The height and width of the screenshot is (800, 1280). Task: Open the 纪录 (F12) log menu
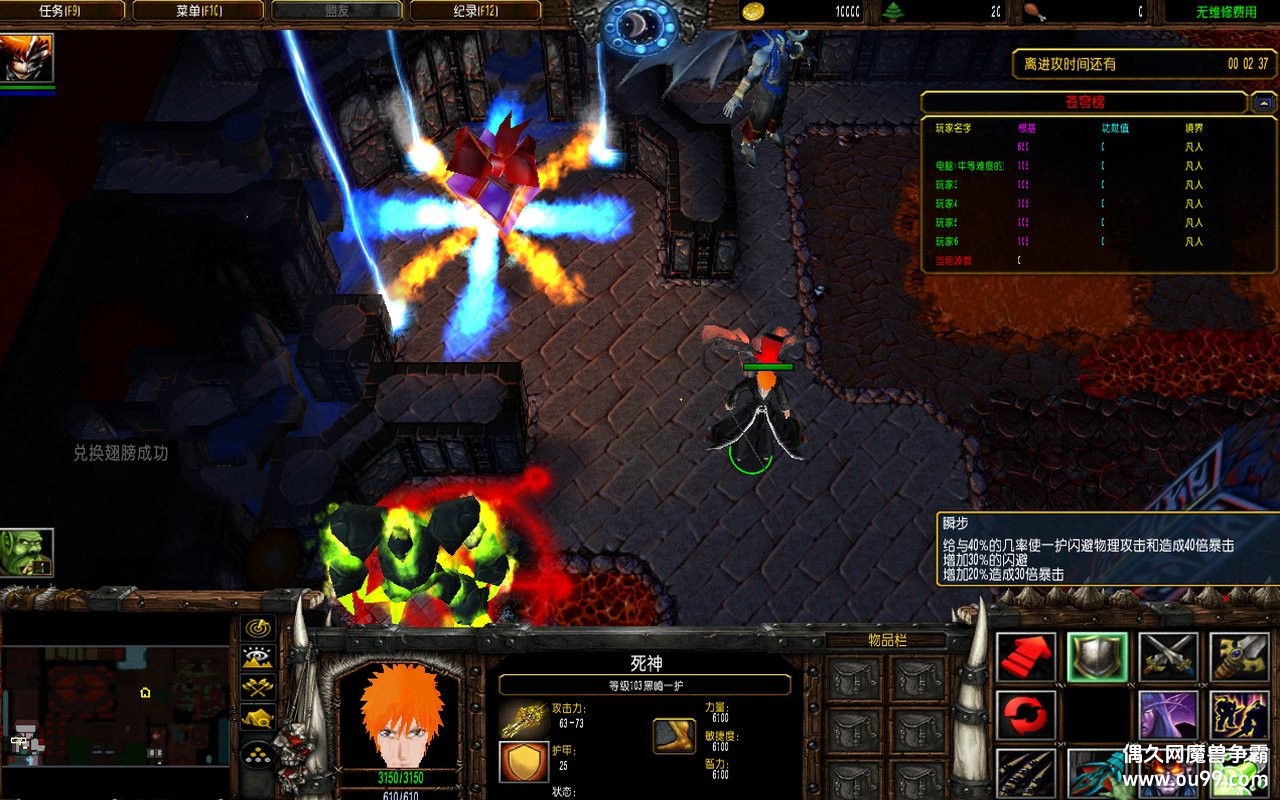click(475, 11)
